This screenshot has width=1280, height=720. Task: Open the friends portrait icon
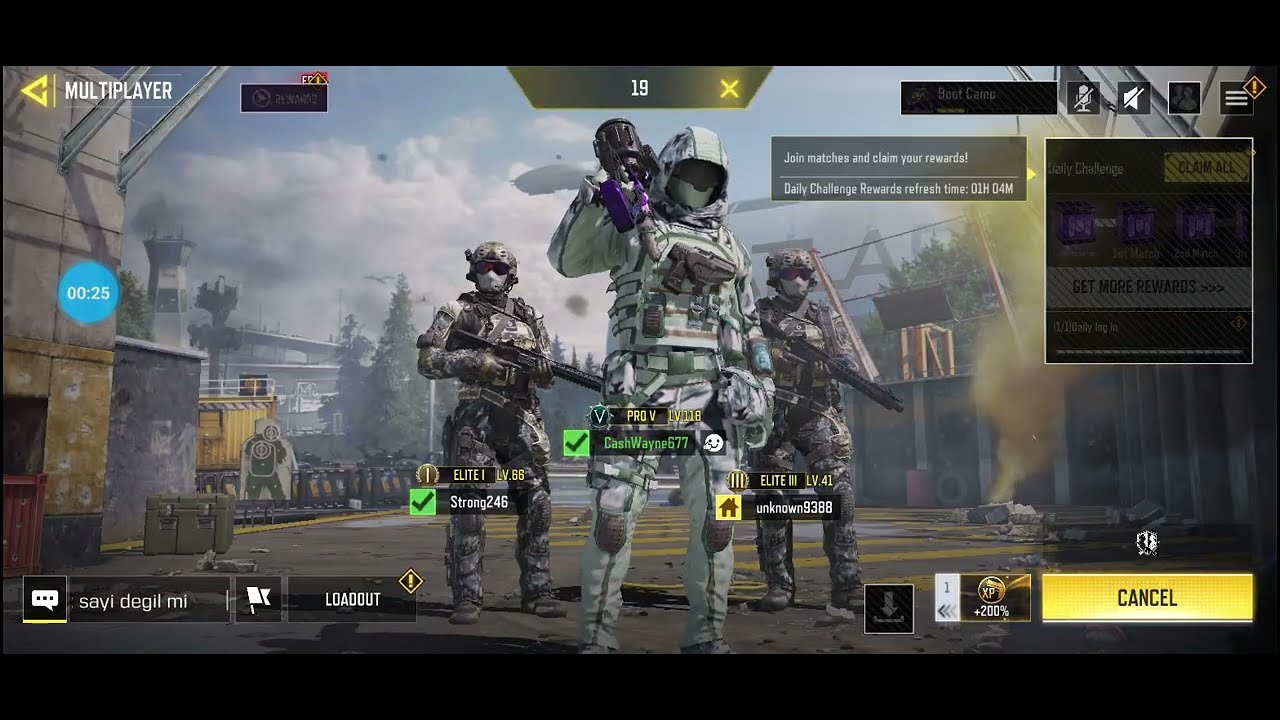1184,97
